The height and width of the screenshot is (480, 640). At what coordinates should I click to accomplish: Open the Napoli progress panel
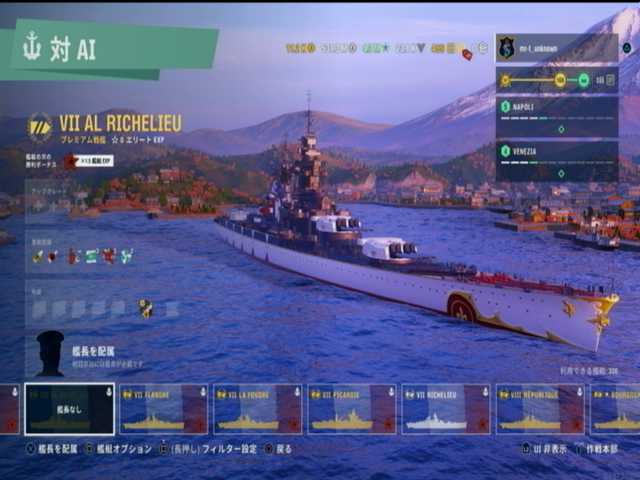556,116
